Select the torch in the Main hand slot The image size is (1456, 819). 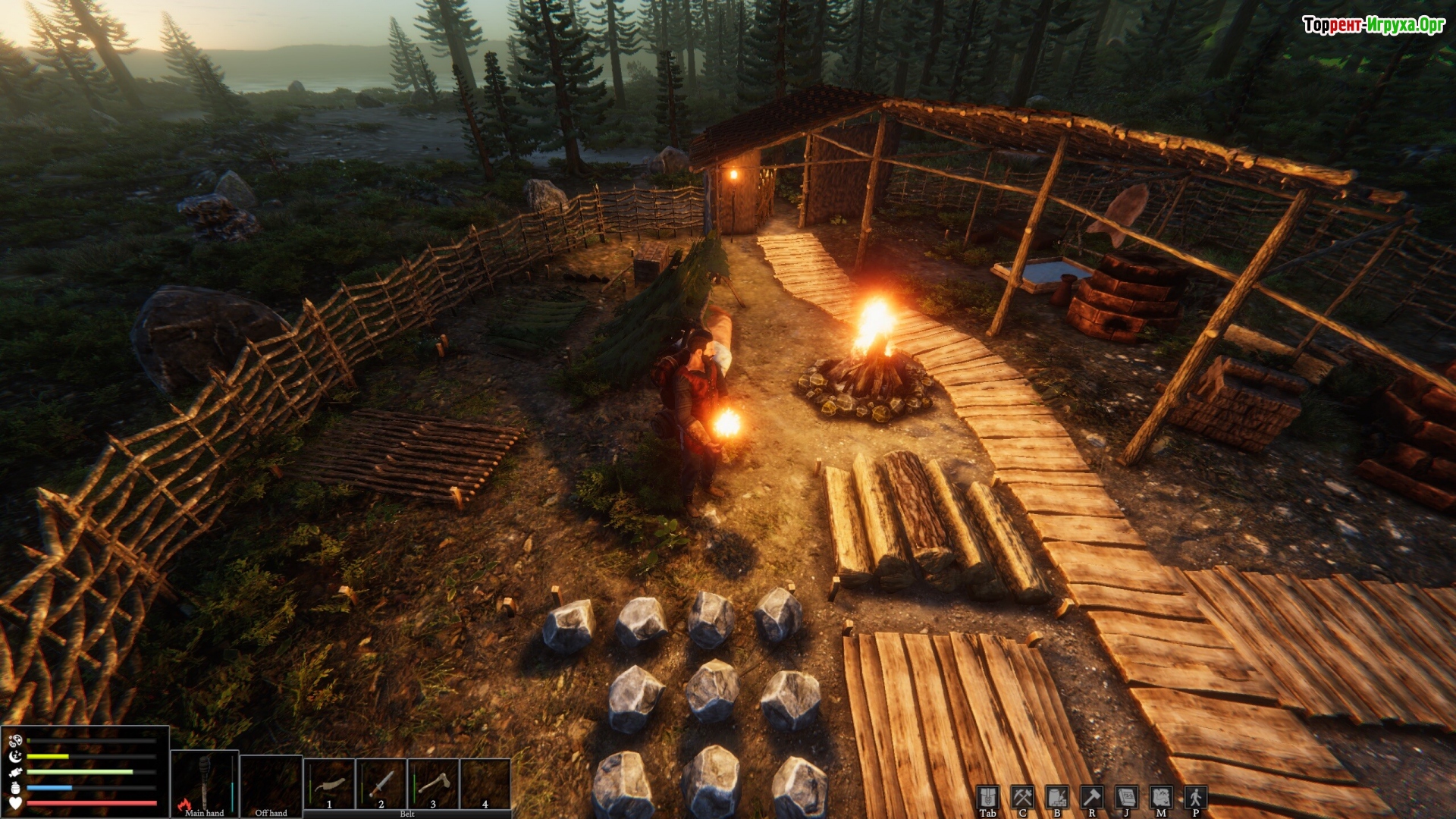[x=204, y=783]
